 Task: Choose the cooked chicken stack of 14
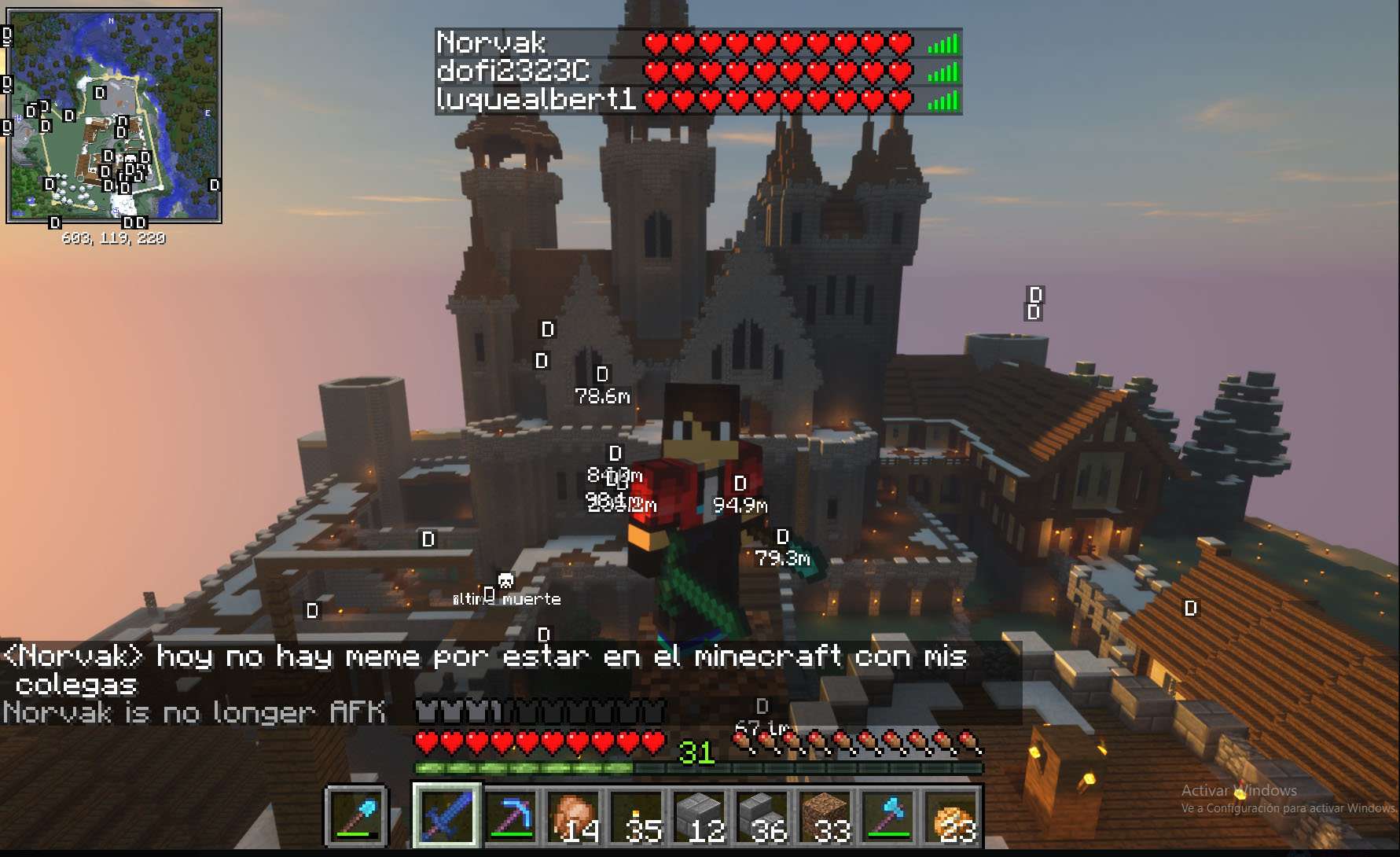point(575,816)
